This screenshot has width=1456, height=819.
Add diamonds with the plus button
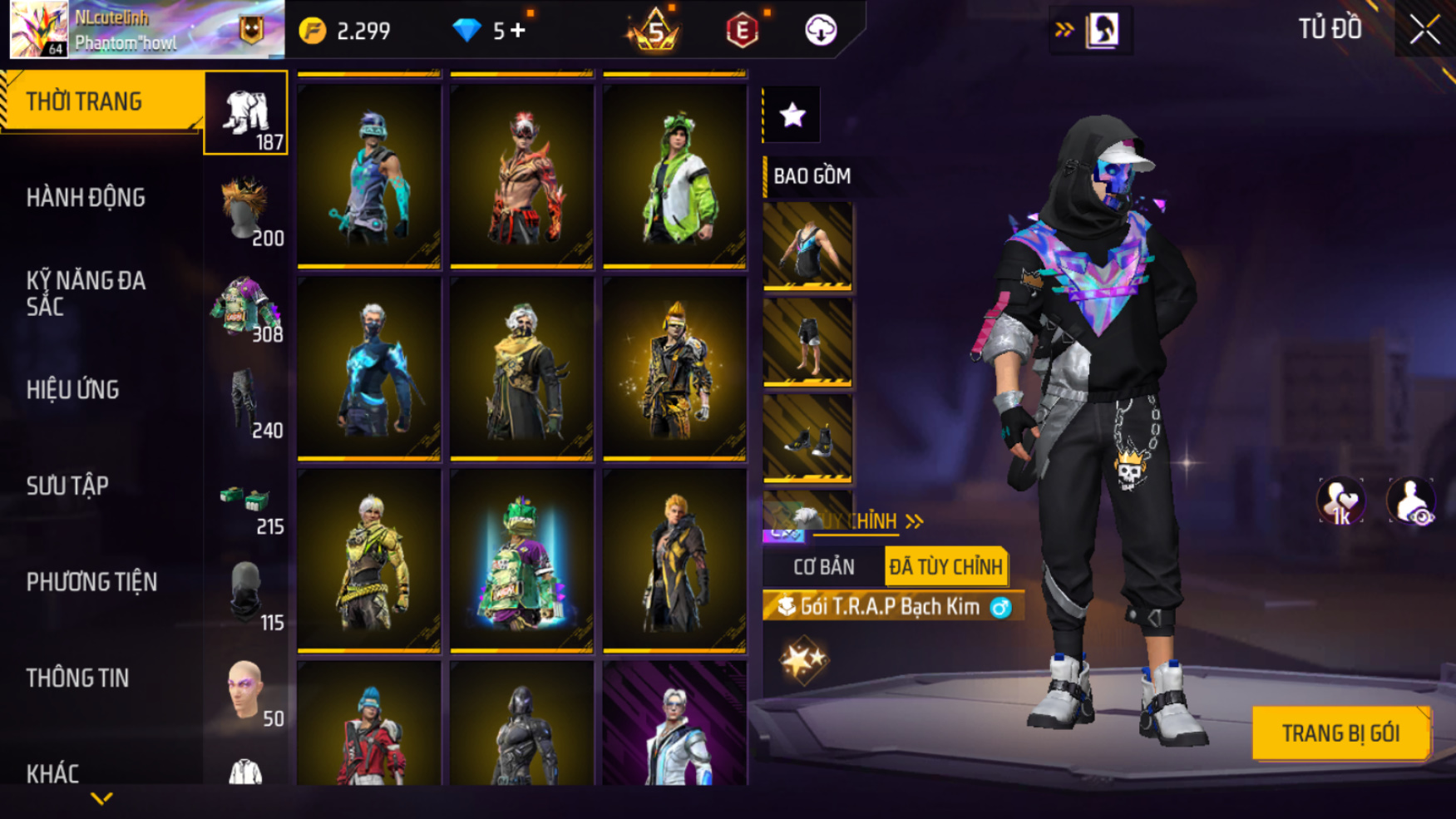pos(519,31)
